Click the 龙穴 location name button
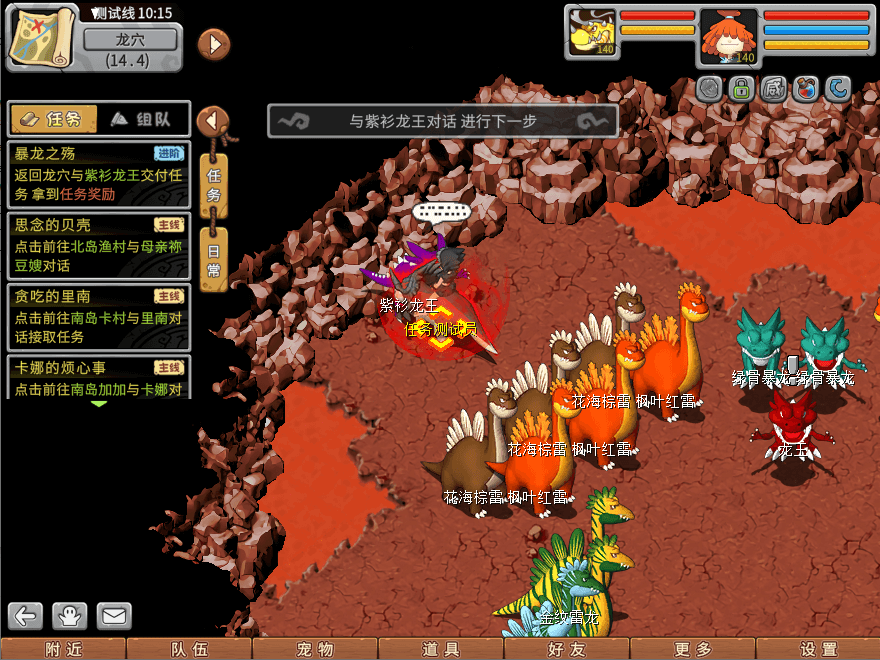 pos(131,40)
